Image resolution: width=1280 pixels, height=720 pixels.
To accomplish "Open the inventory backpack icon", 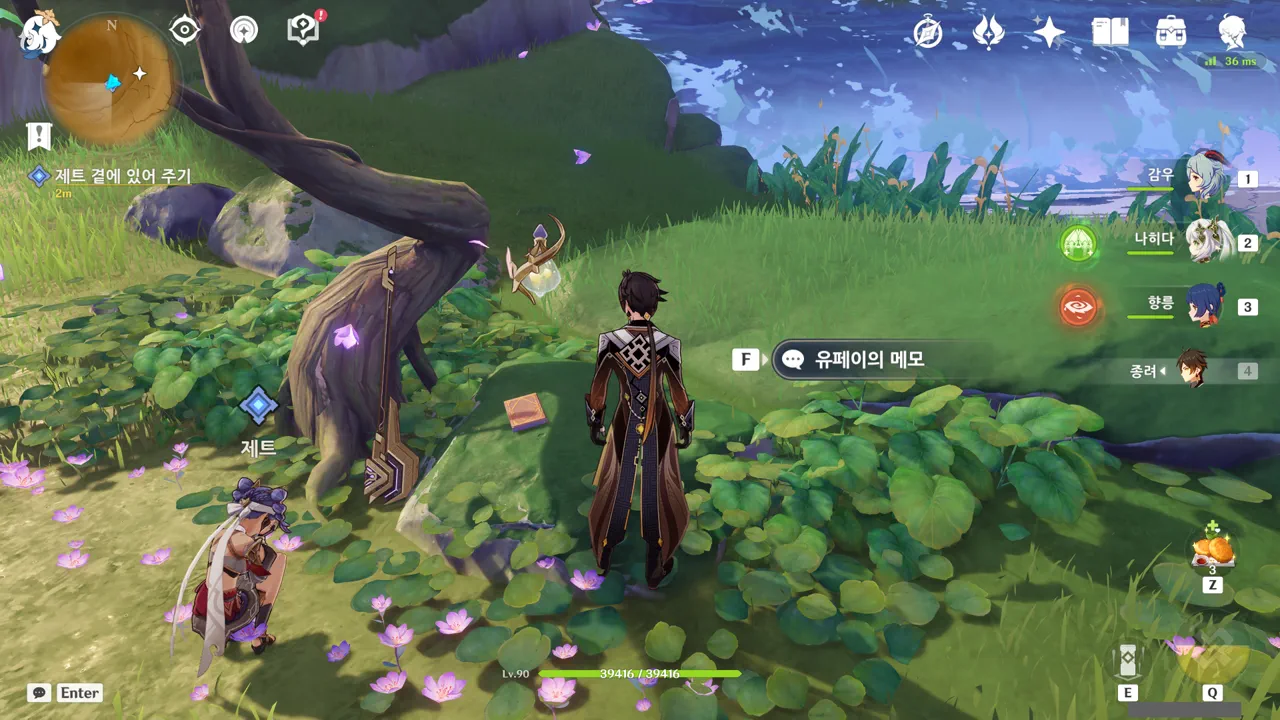I will pos(1171,33).
